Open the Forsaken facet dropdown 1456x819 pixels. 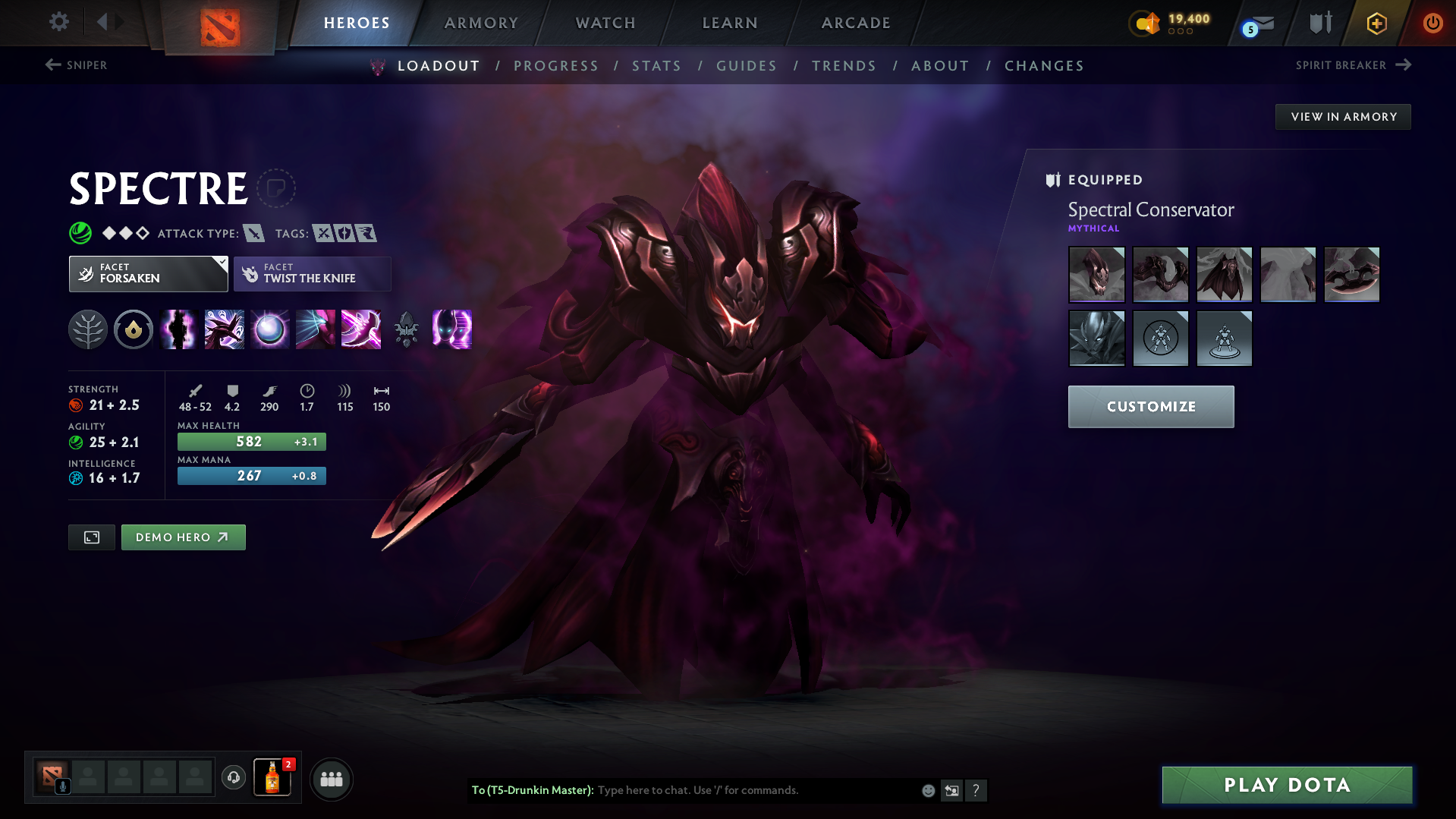[148, 273]
